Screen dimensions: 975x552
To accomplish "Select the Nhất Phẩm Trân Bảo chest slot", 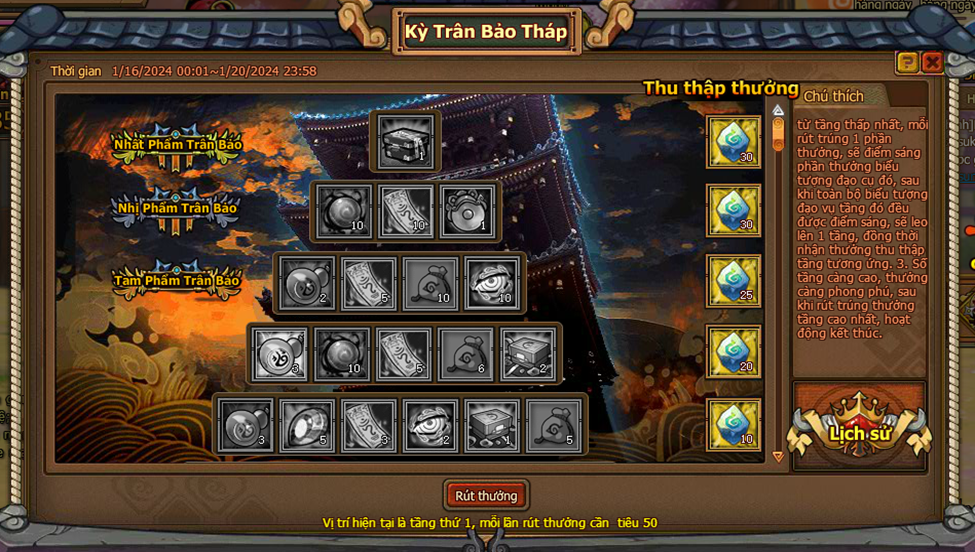I will click(x=406, y=142).
